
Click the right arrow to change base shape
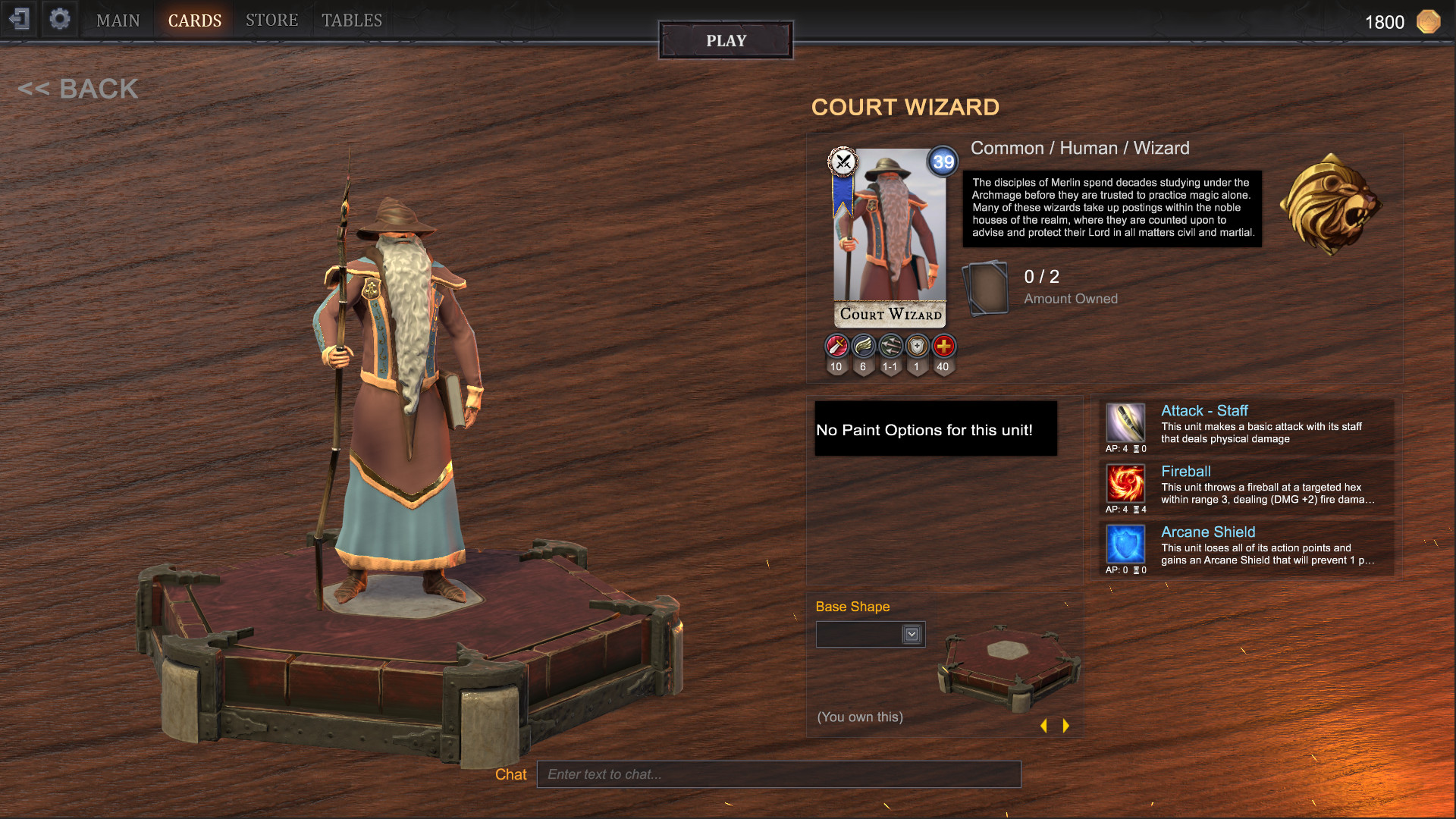click(1065, 725)
